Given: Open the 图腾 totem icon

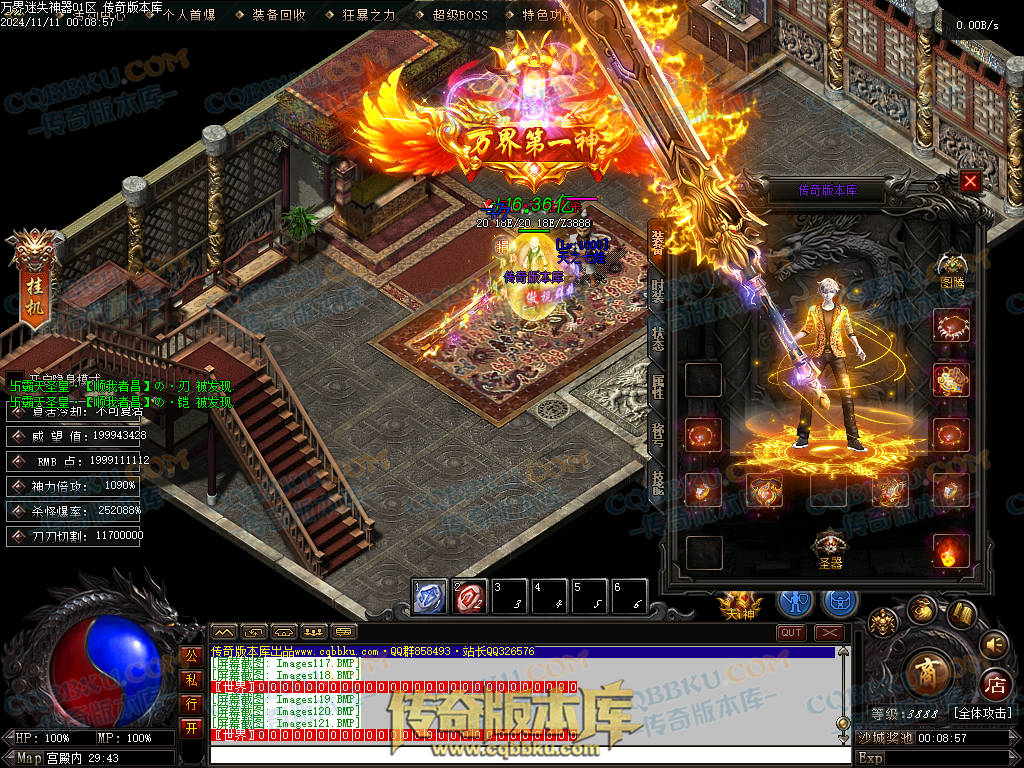Looking at the screenshot, I should [951, 268].
